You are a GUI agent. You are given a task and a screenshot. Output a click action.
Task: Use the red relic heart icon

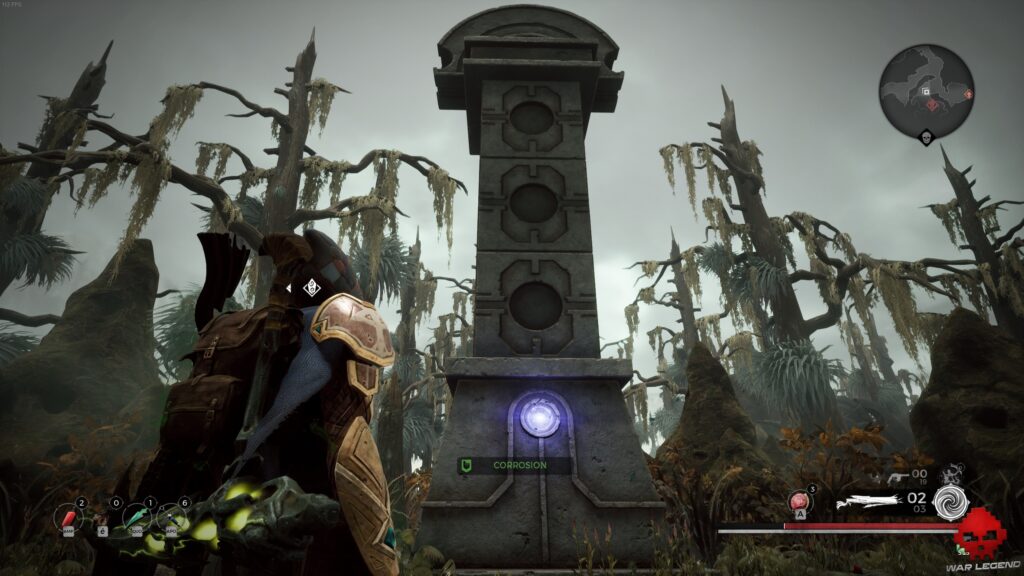pos(798,501)
